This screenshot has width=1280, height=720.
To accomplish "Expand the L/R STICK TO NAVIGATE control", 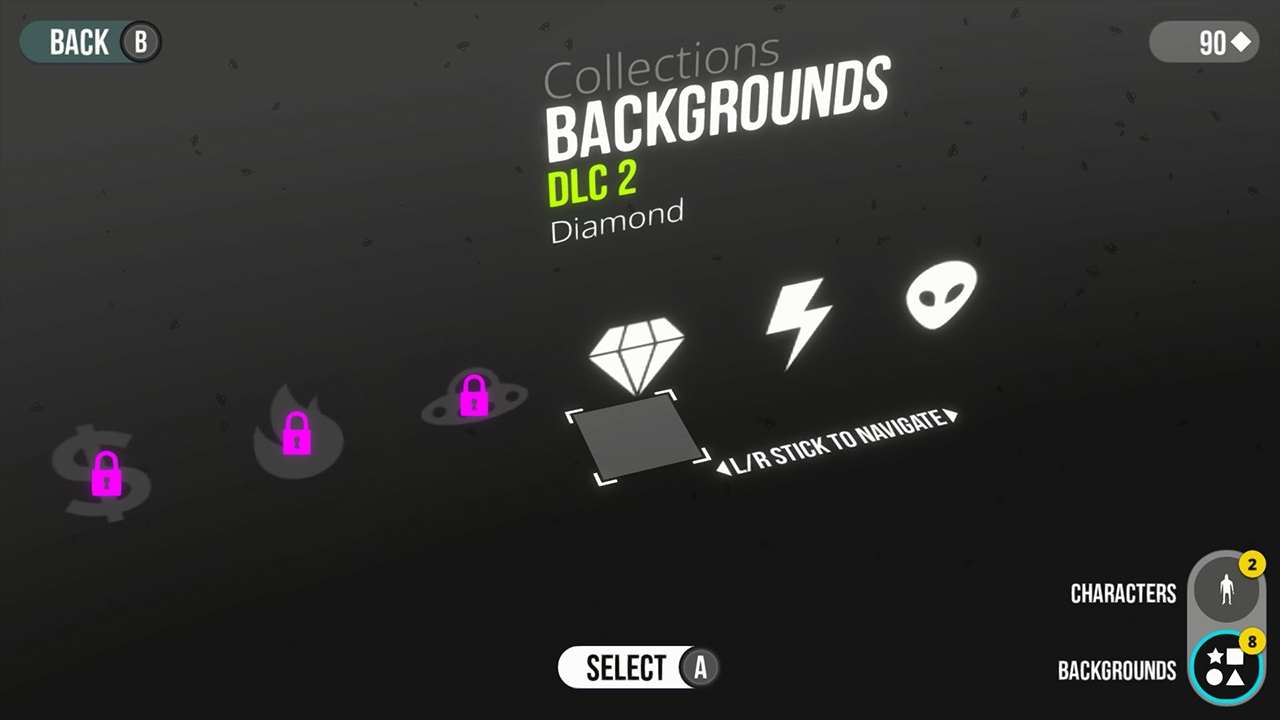I will (x=838, y=443).
